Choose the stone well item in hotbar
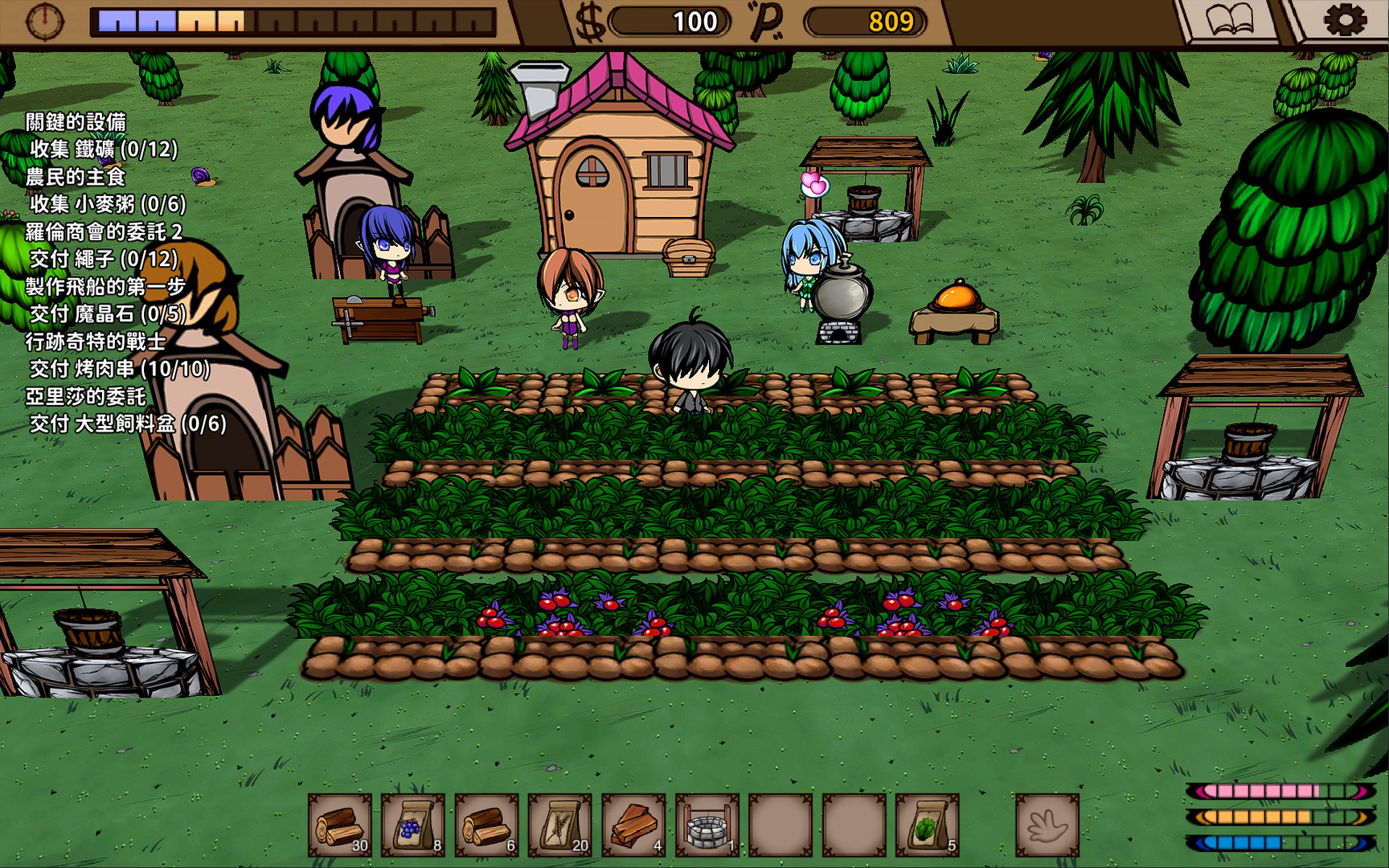 click(708, 825)
